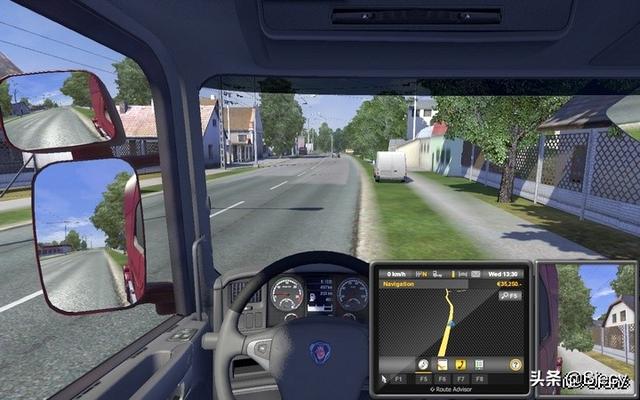
Task: Show the green info list tab
Action: (x=479, y=365)
